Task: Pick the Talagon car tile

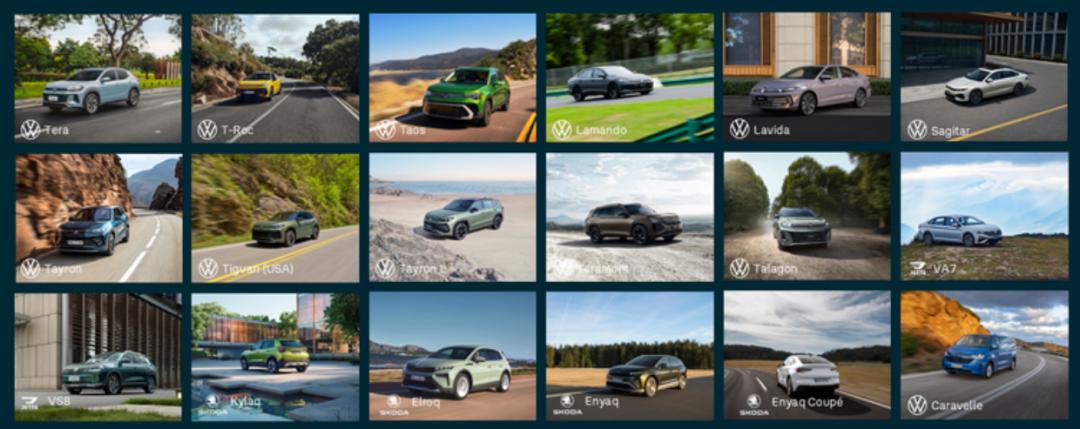Action: 806,218
